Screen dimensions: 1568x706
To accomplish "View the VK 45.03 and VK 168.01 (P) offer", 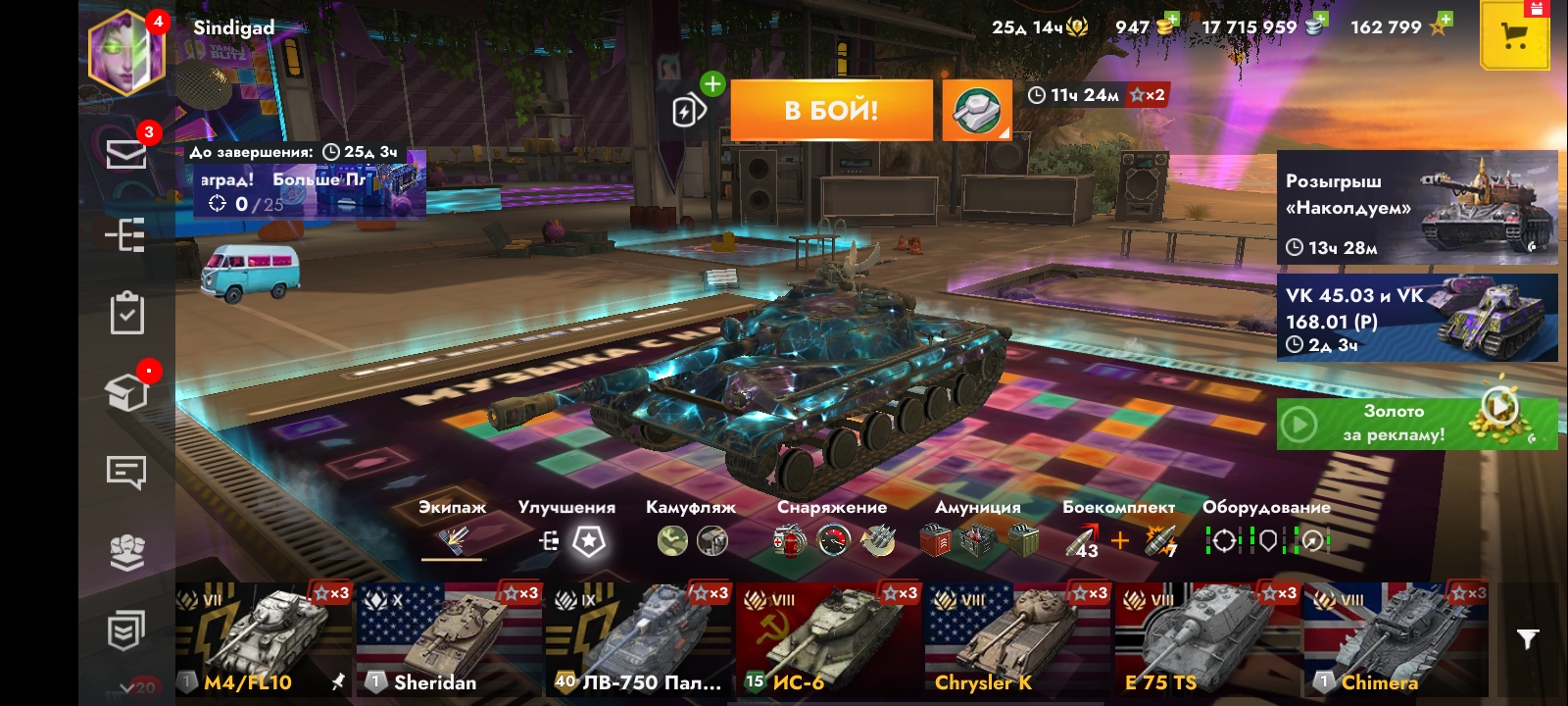I will click(1416, 318).
